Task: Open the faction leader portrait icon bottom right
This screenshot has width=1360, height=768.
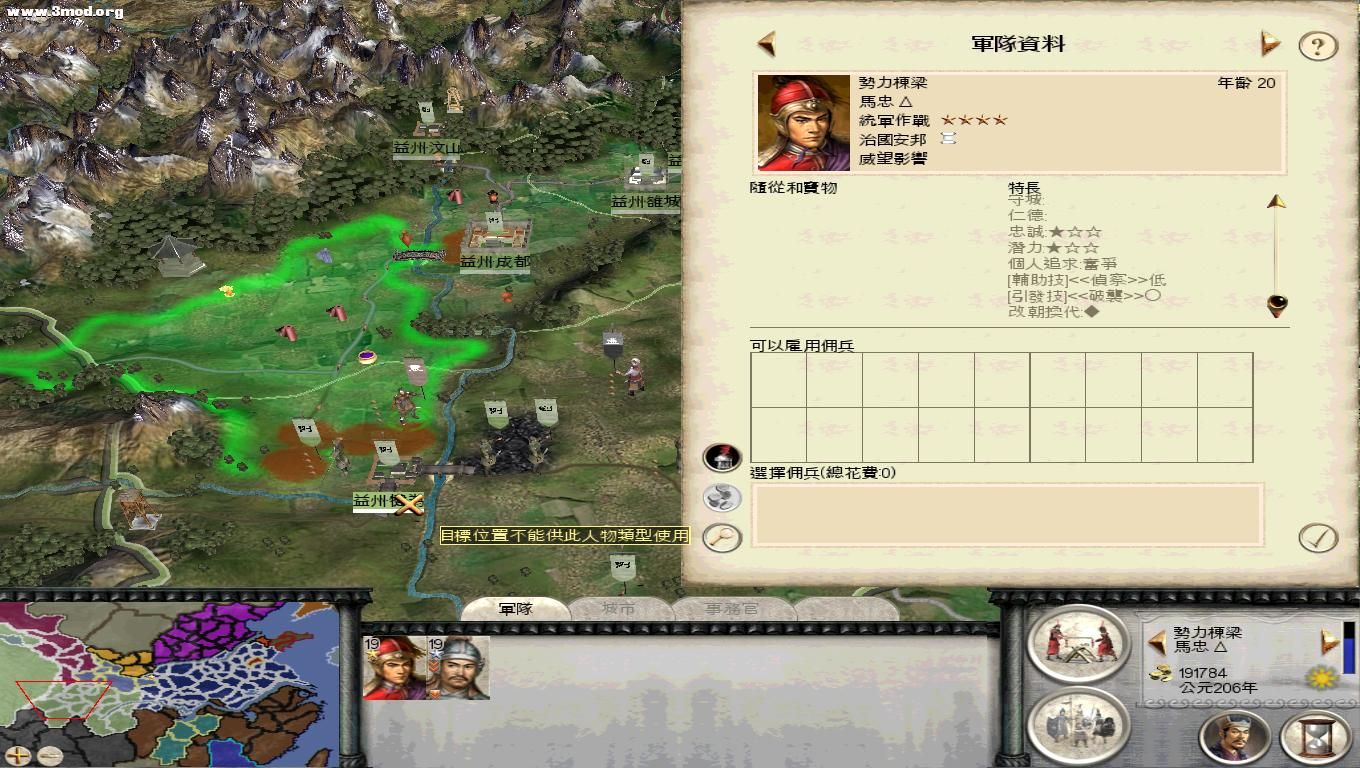Action: tap(1235, 737)
